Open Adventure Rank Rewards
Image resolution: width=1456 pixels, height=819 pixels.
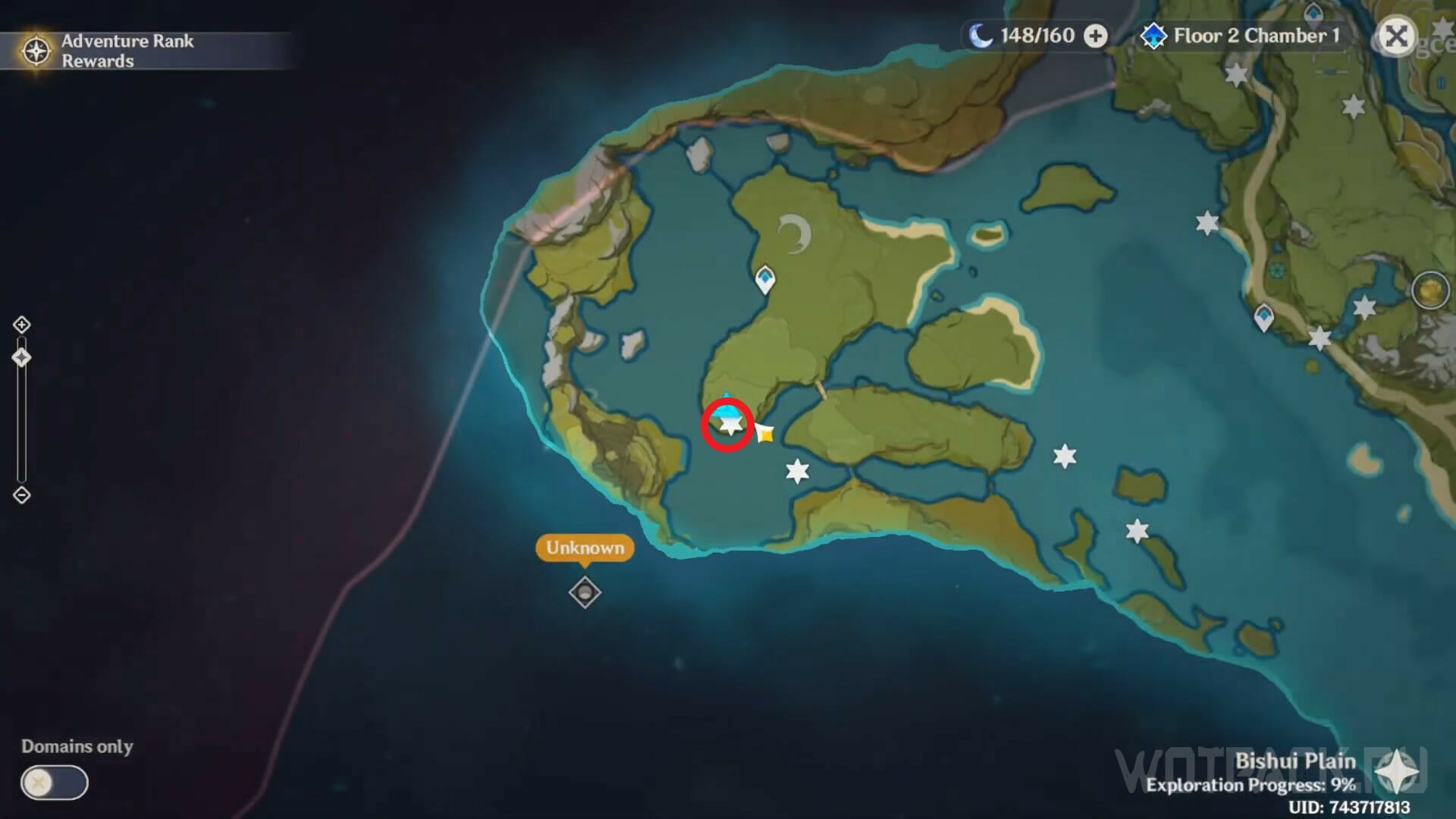pos(114,51)
